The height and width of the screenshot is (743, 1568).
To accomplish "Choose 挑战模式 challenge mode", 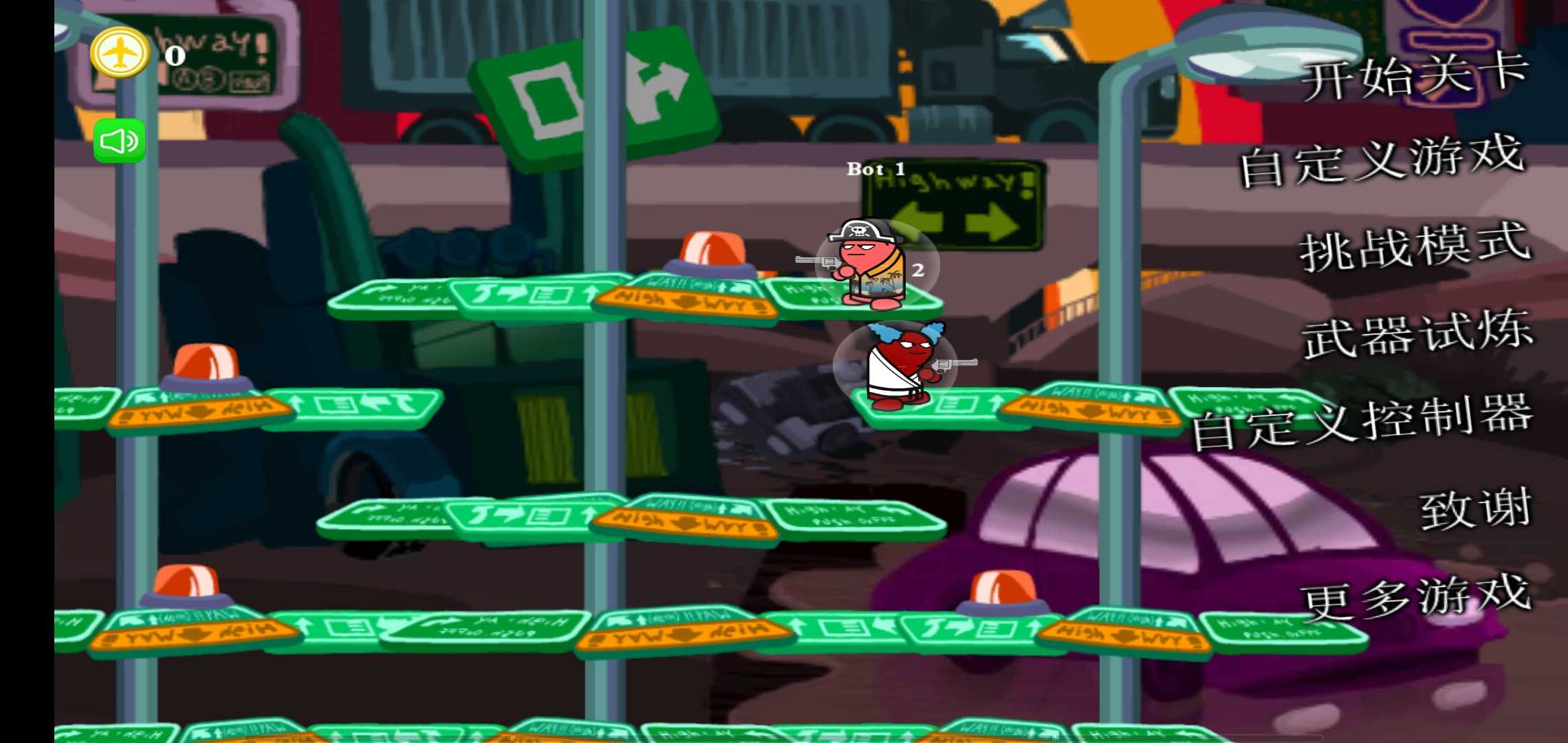I will [x=1415, y=248].
